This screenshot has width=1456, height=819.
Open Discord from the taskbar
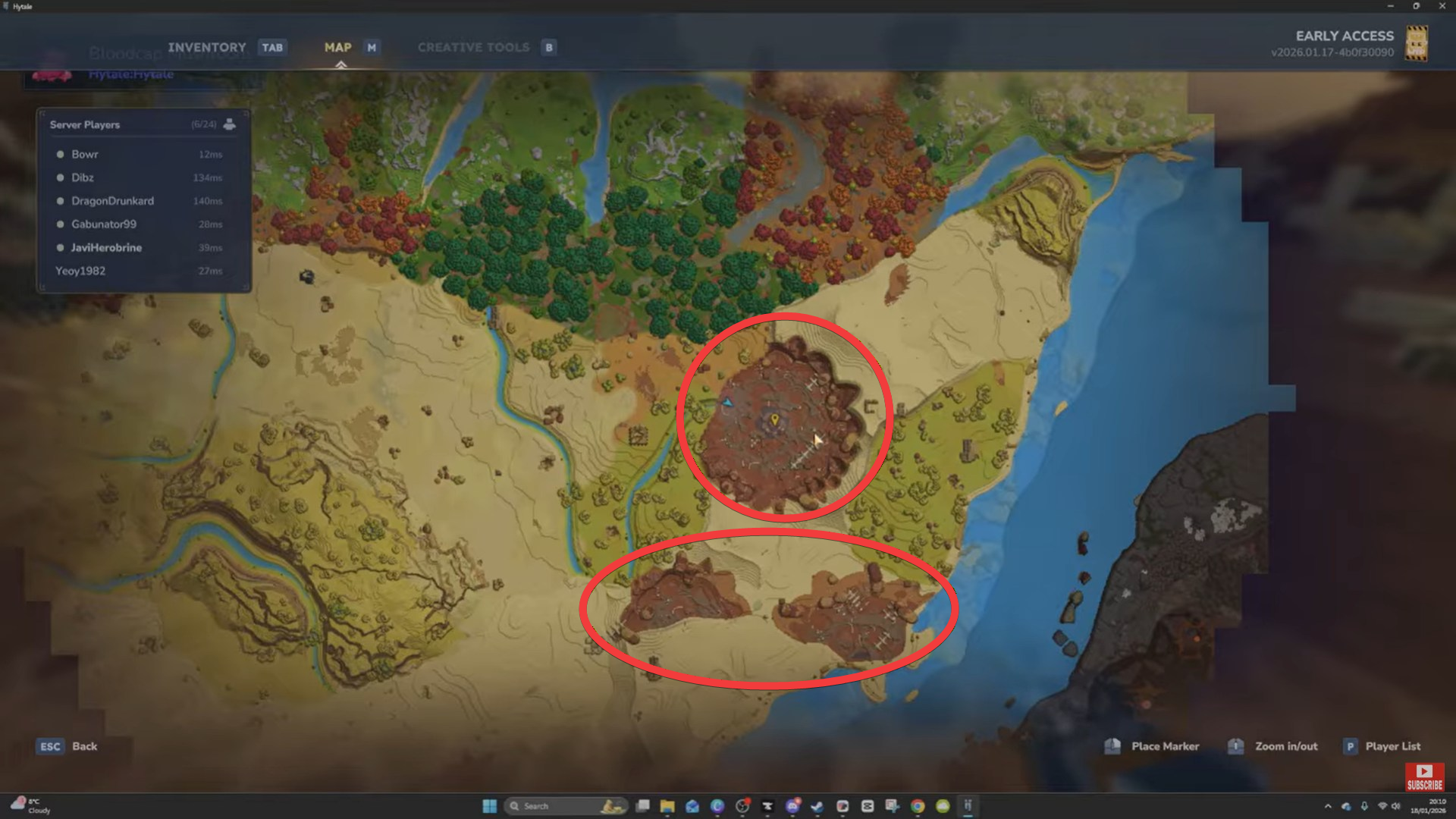(792, 806)
